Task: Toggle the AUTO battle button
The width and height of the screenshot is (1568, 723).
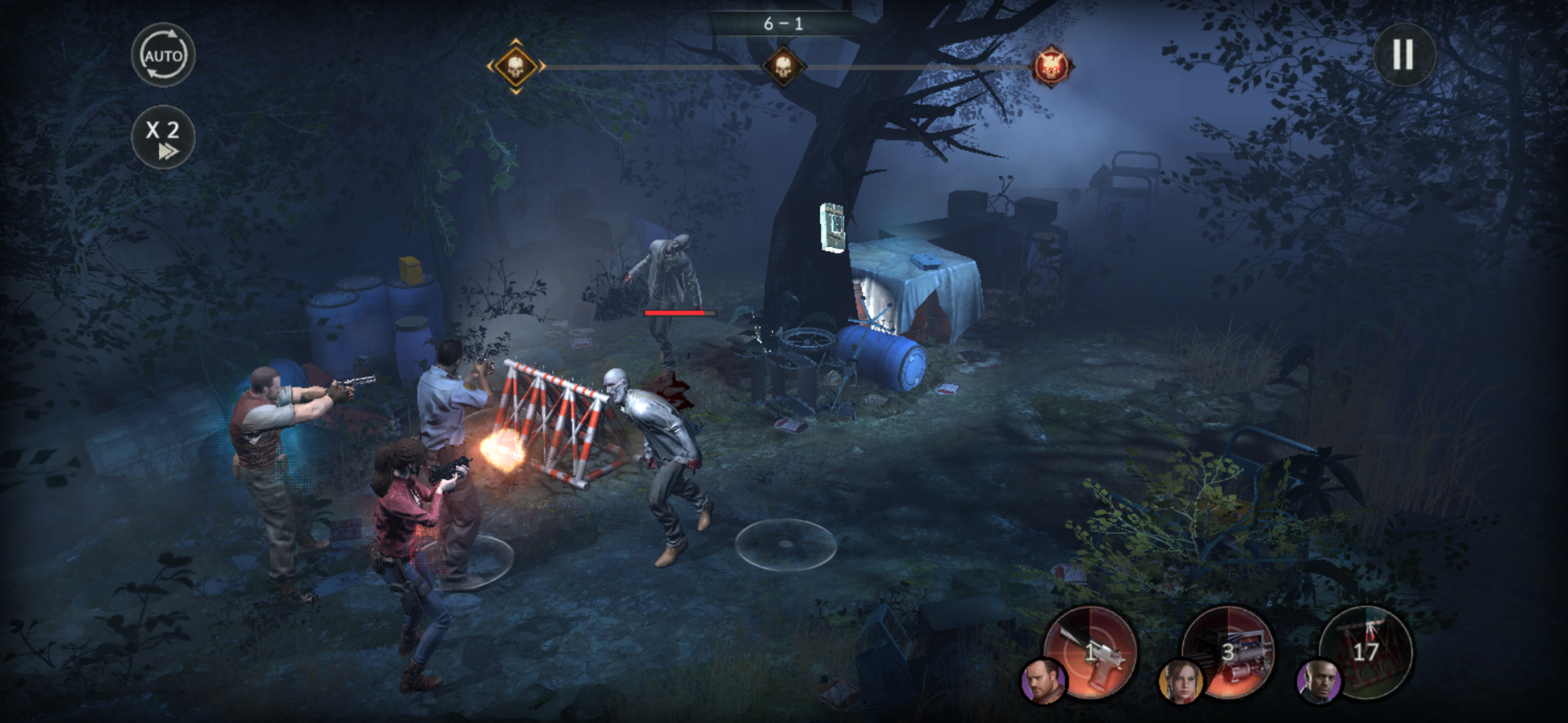Action: click(163, 55)
